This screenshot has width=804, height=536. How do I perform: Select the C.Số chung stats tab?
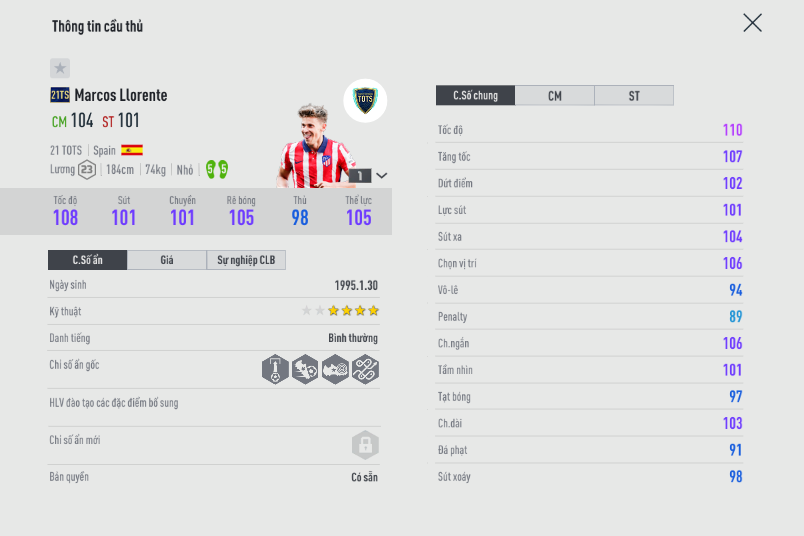(x=475, y=96)
